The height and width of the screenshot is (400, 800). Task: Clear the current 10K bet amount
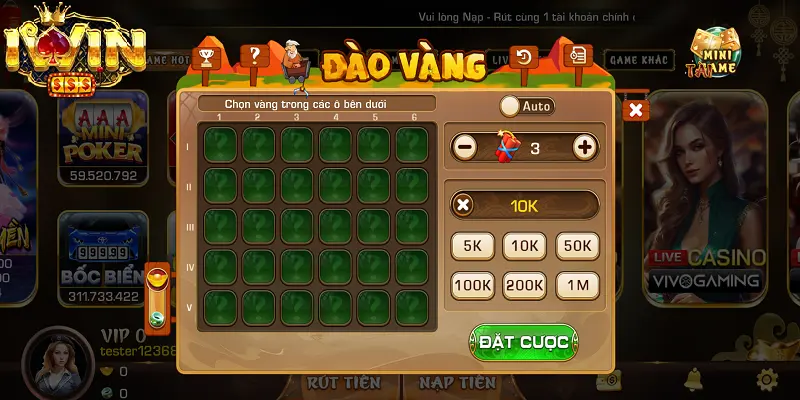point(463,206)
